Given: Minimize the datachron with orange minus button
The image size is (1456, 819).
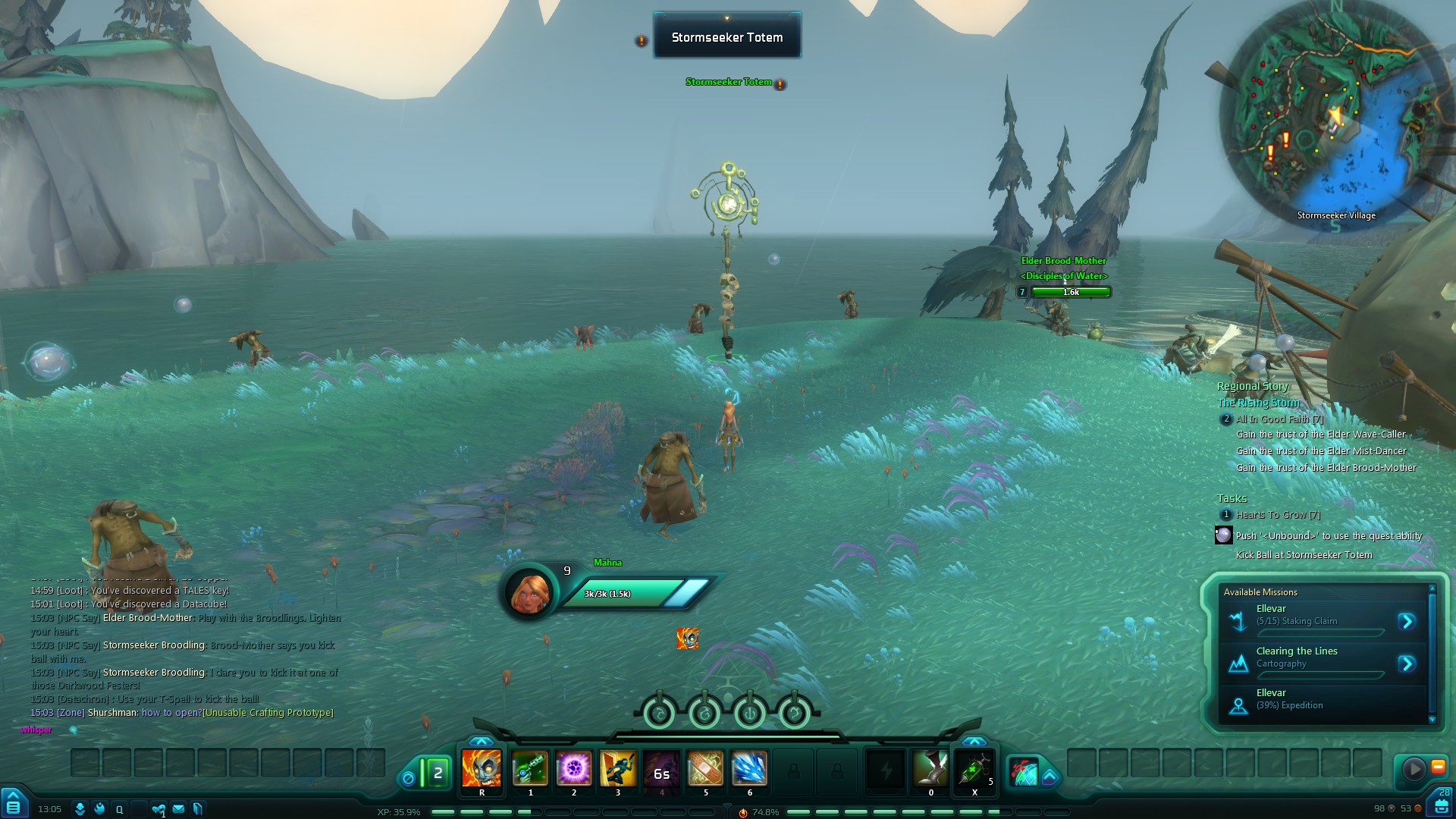Looking at the screenshot, I should pos(1438,767).
